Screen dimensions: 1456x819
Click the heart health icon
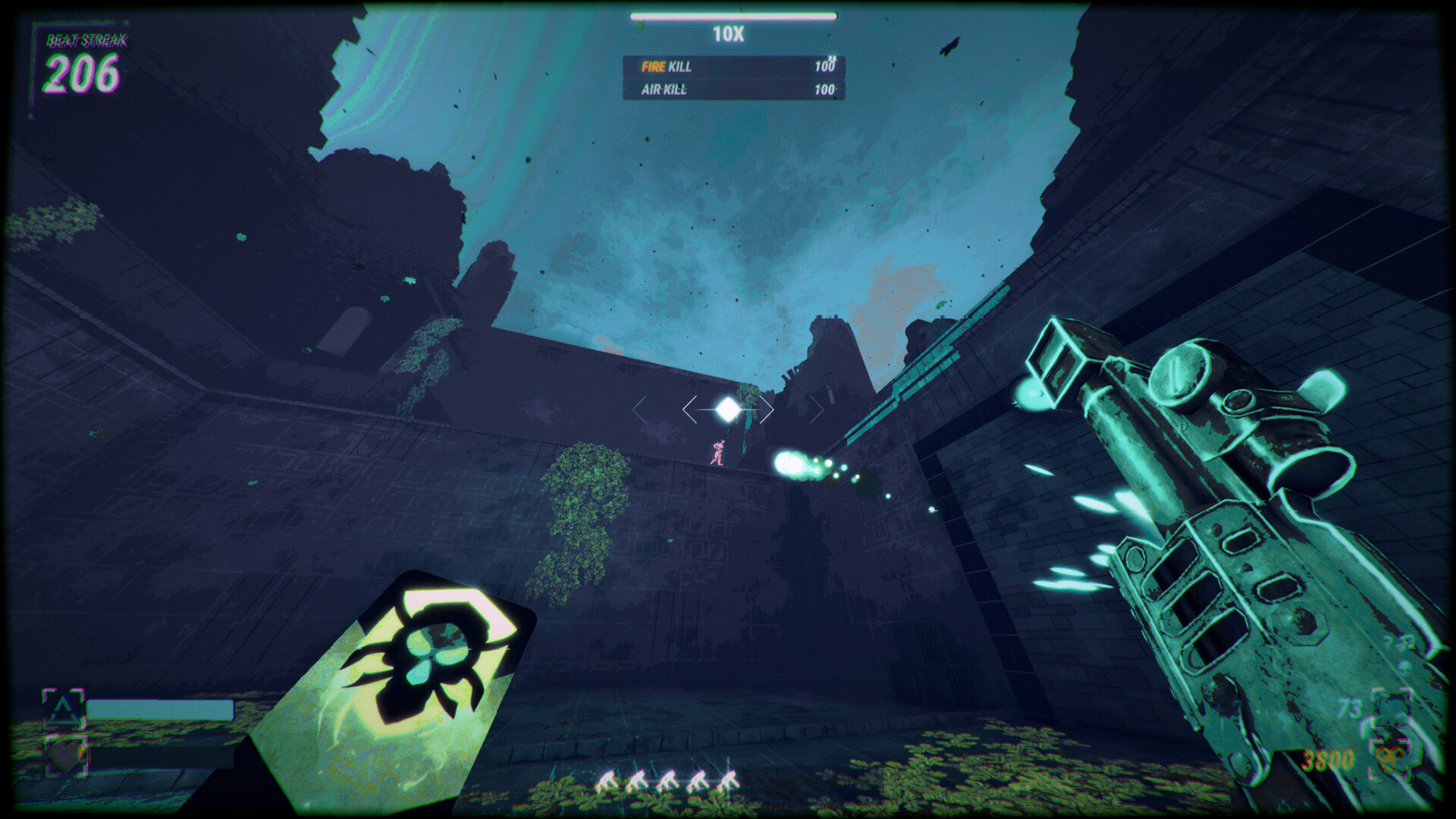click(67, 755)
